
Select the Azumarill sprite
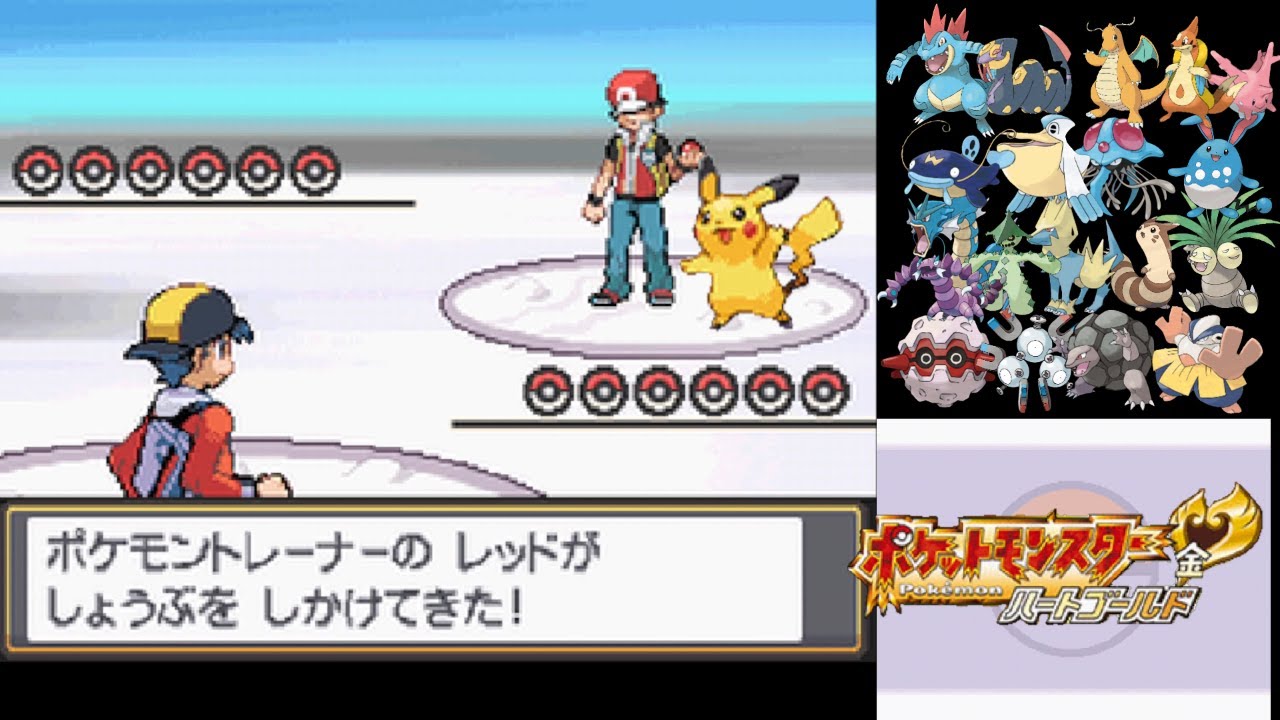(x=1211, y=167)
